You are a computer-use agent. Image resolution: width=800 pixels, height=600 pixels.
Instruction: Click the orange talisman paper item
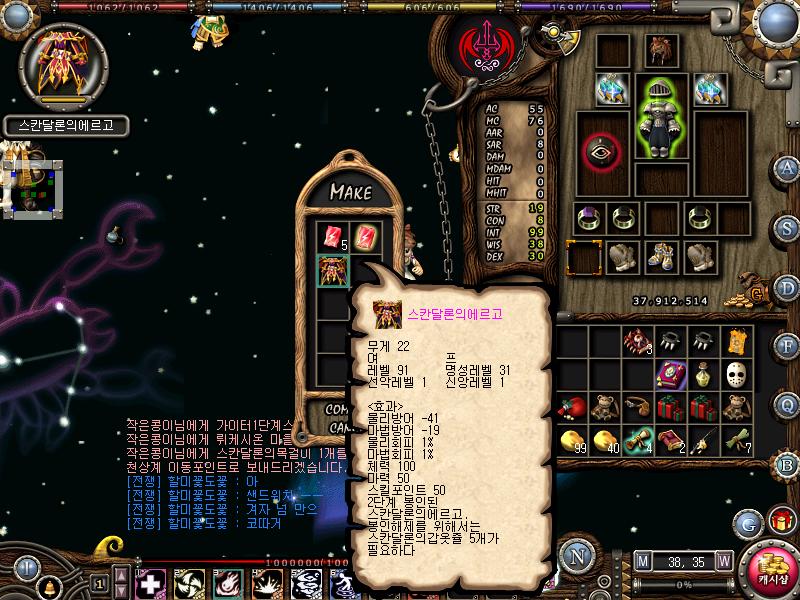pyautogui.click(x=738, y=343)
